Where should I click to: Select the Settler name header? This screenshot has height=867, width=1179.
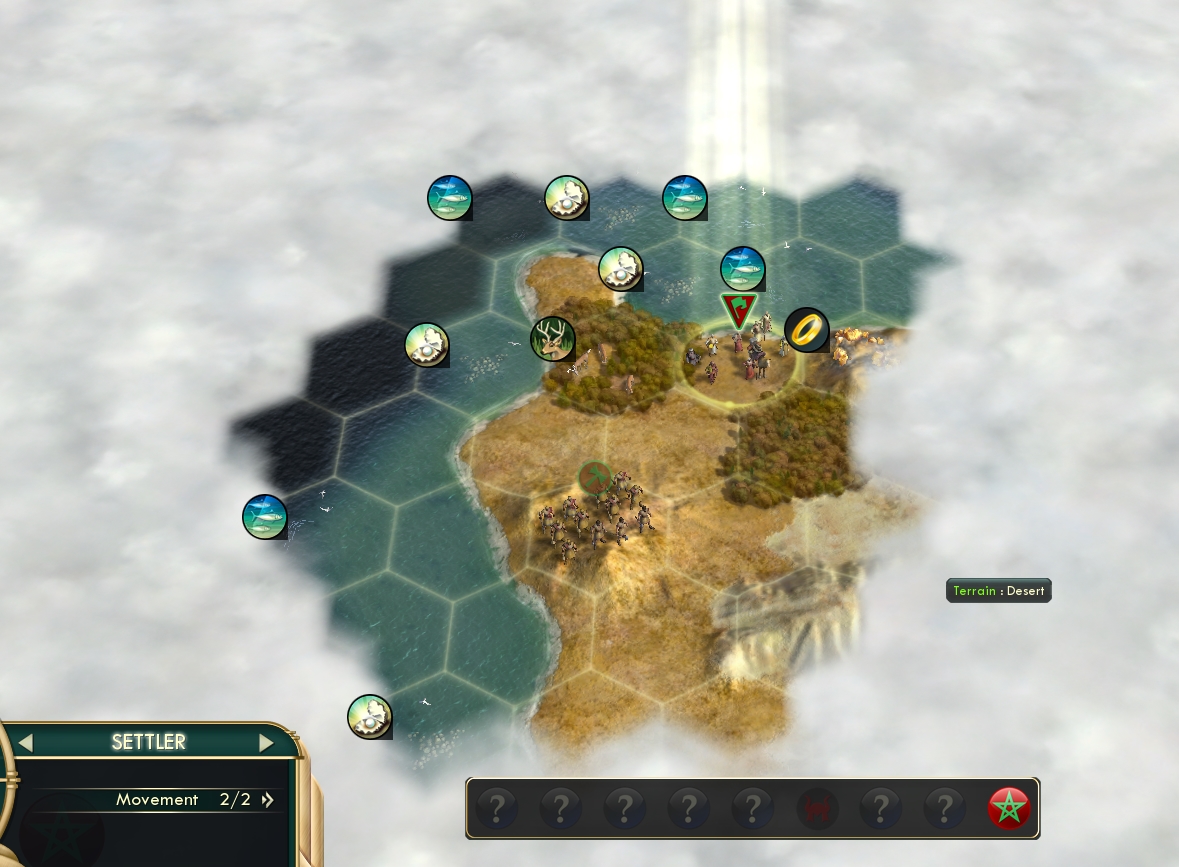pyautogui.click(x=148, y=742)
